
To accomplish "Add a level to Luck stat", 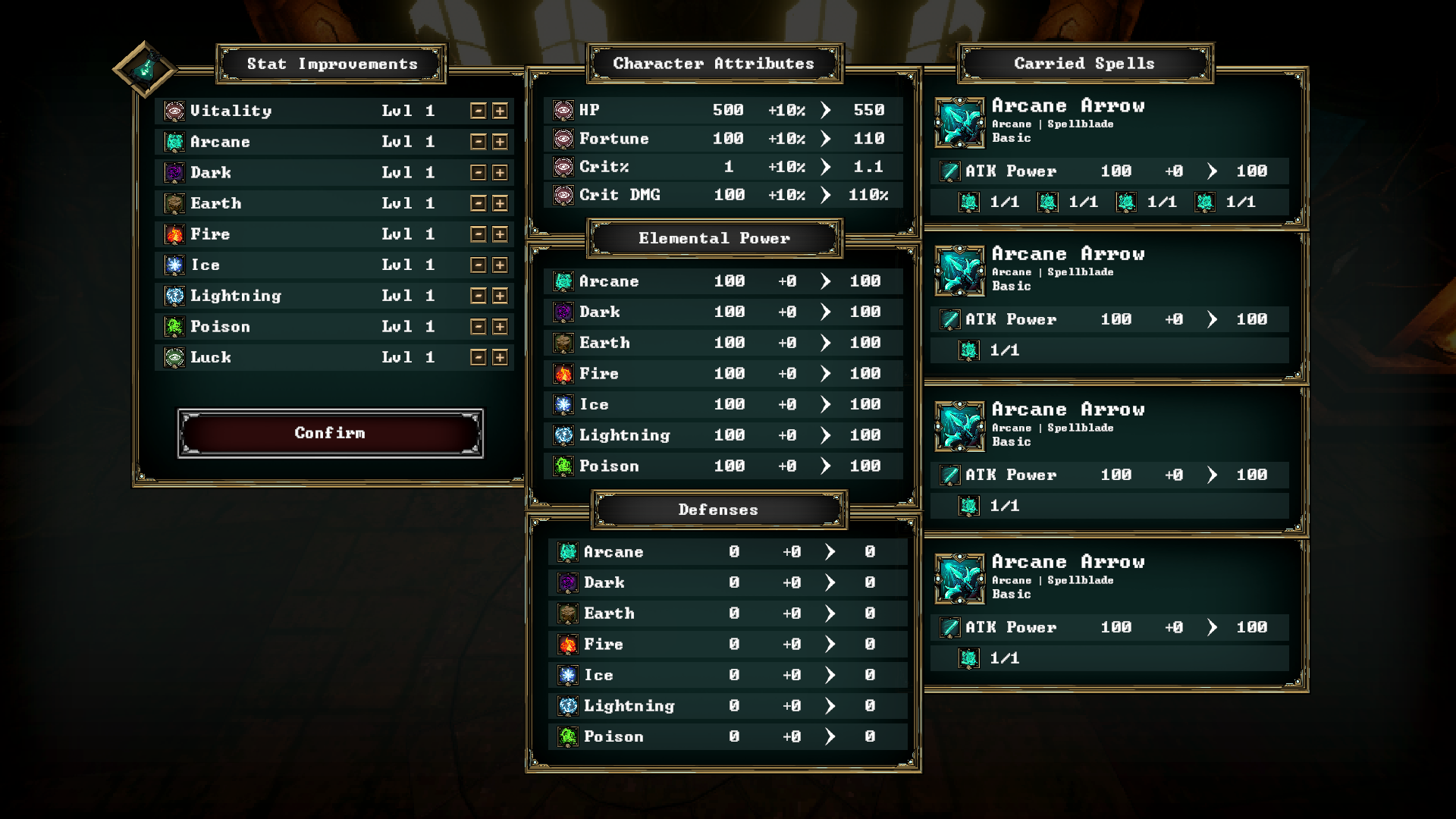I will tap(500, 357).
